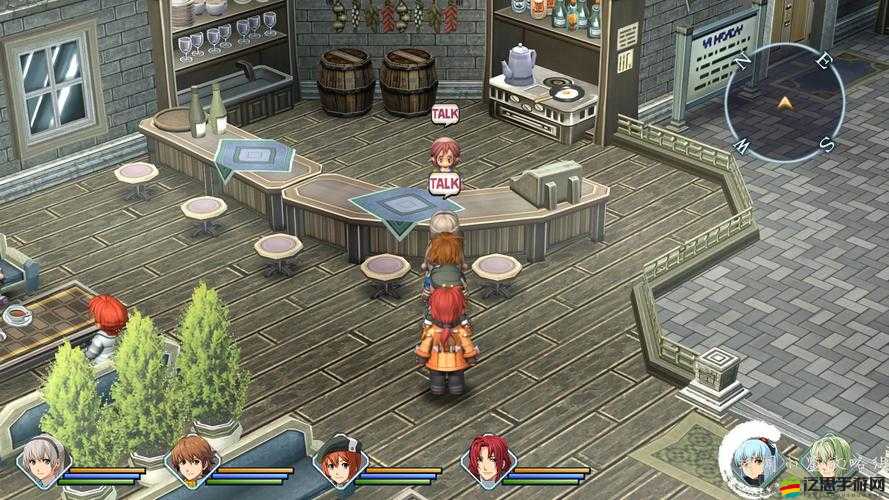Select the orange-haired party portrait with hat

pos(336,462)
